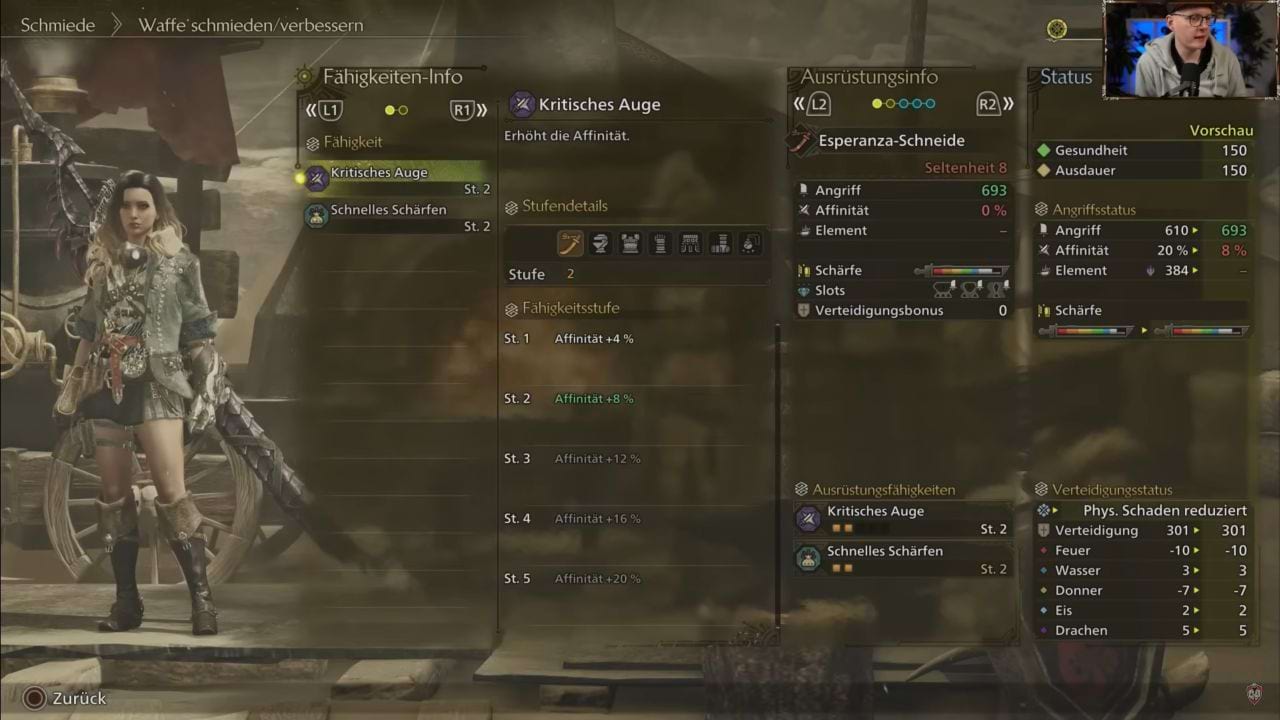The width and height of the screenshot is (1280, 720).
Task: Click the Slots diamond icon in Ausrüstungsinfo
Action: pos(805,290)
